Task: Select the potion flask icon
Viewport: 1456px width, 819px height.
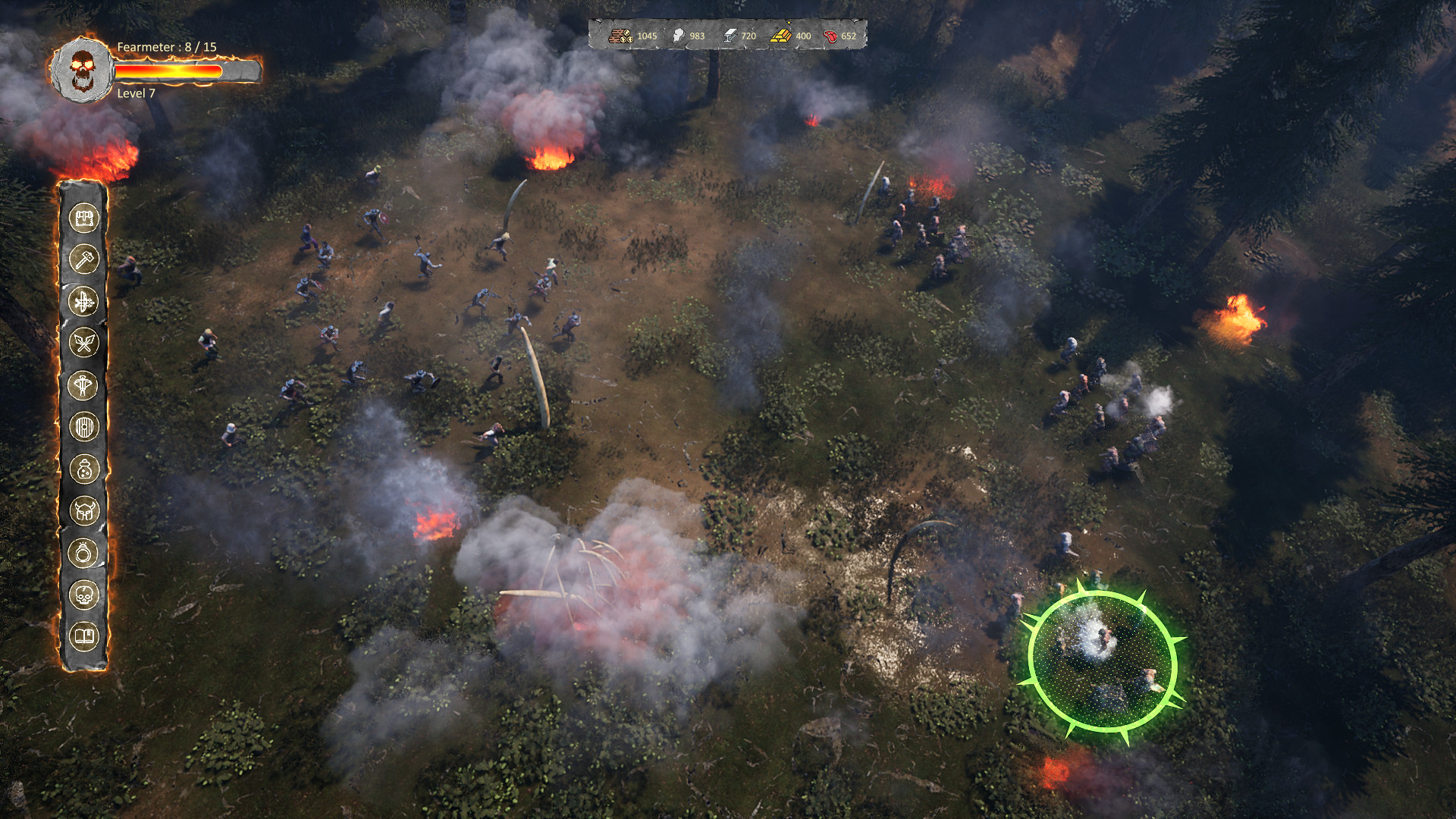Action: click(86, 467)
